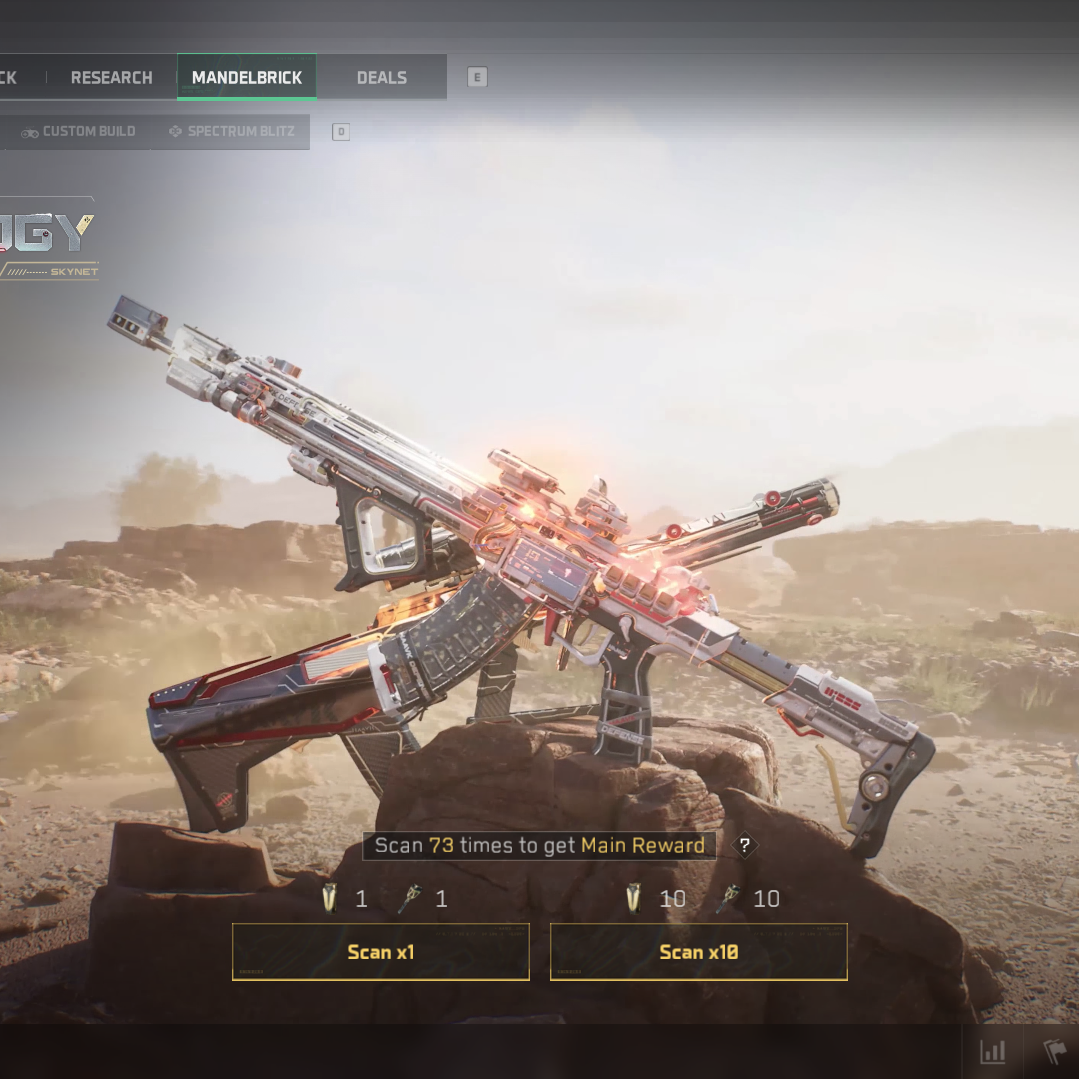Image resolution: width=1079 pixels, height=1079 pixels.
Task: Switch to Spectrum Blitz sub-tab
Action: click(231, 132)
